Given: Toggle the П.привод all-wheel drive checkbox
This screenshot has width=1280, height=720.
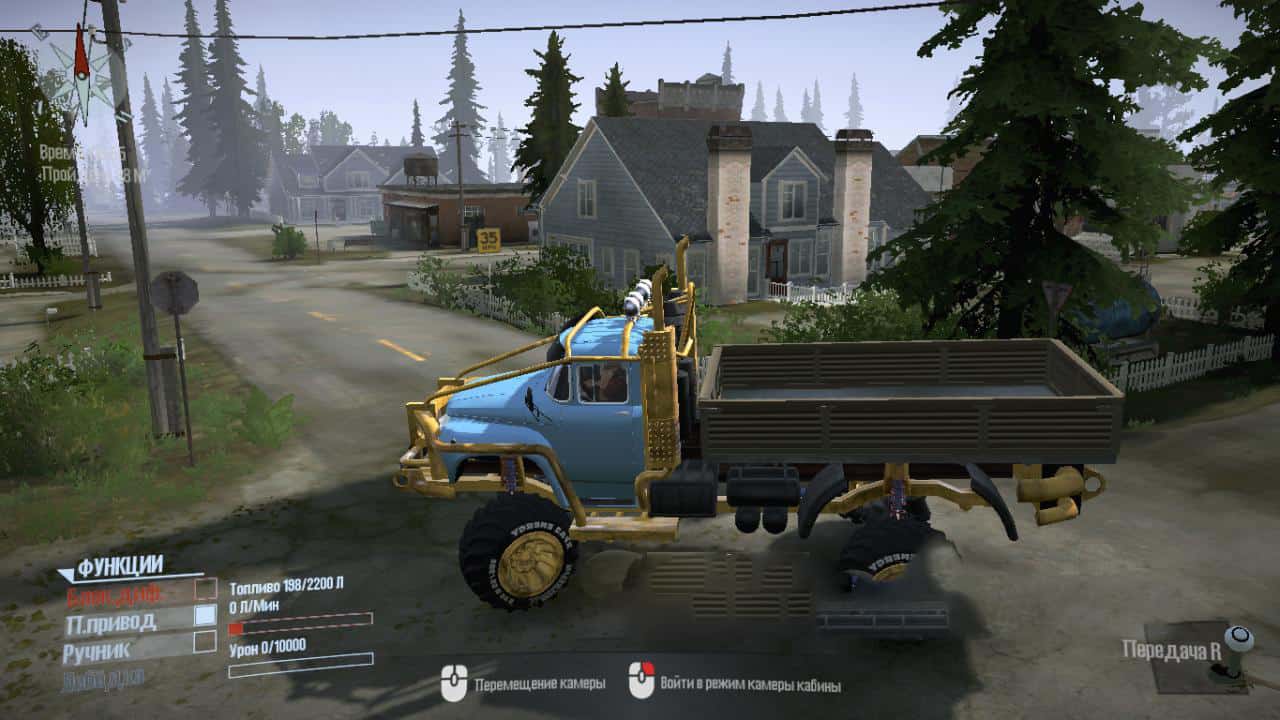Looking at the screenshot, I should (x=205, y=615).
